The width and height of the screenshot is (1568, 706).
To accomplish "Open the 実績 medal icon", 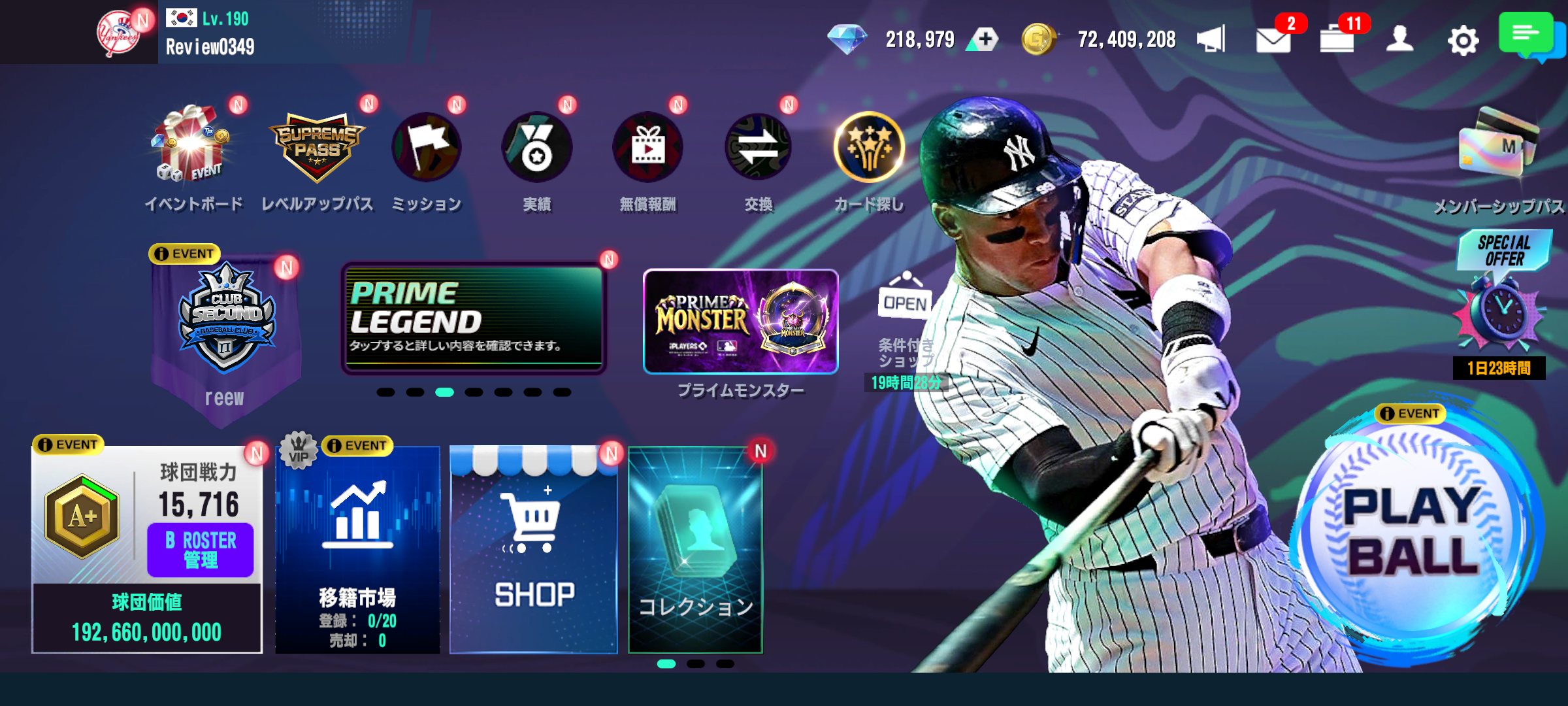I will coord(536,147).
